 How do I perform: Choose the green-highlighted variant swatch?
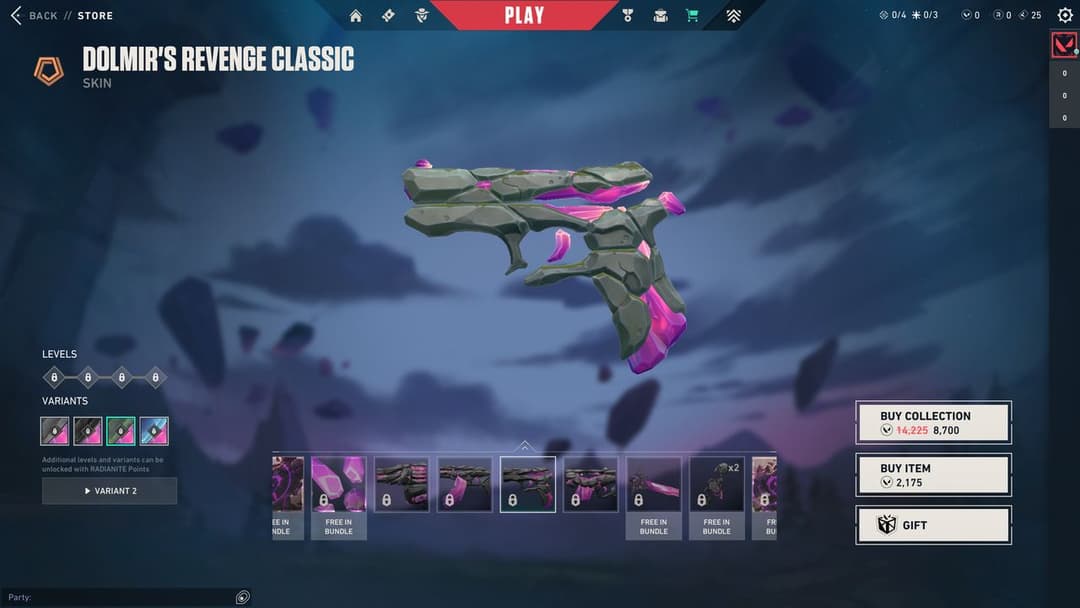click(x=121, y=431)
